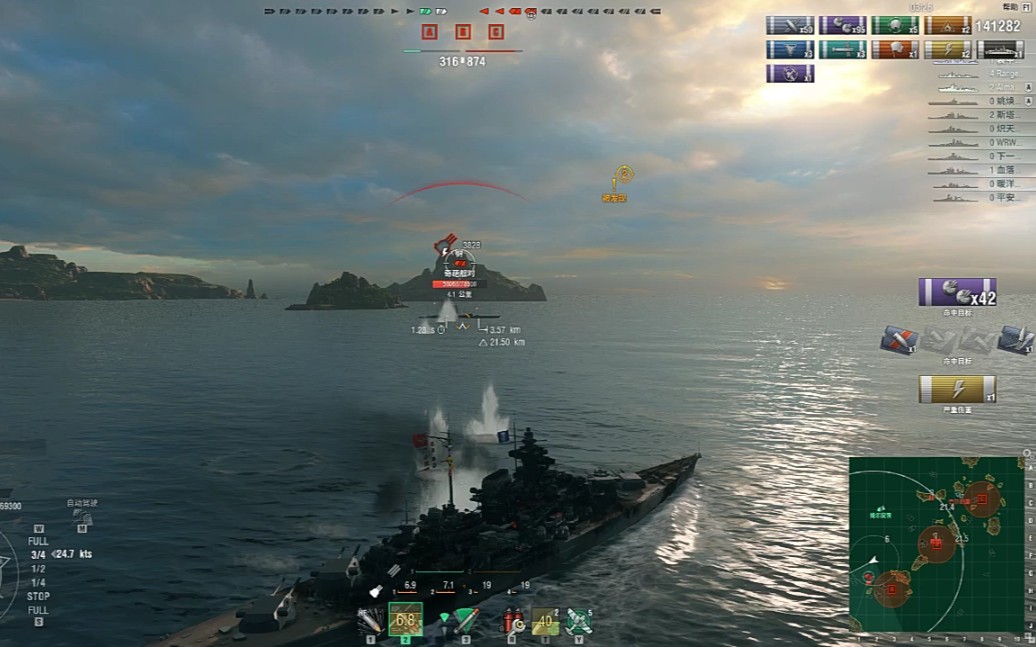The width and height of the screenshot is (1036, 647).
Task: Click the red capture base marker on minimap
Action: coord(936,544)
